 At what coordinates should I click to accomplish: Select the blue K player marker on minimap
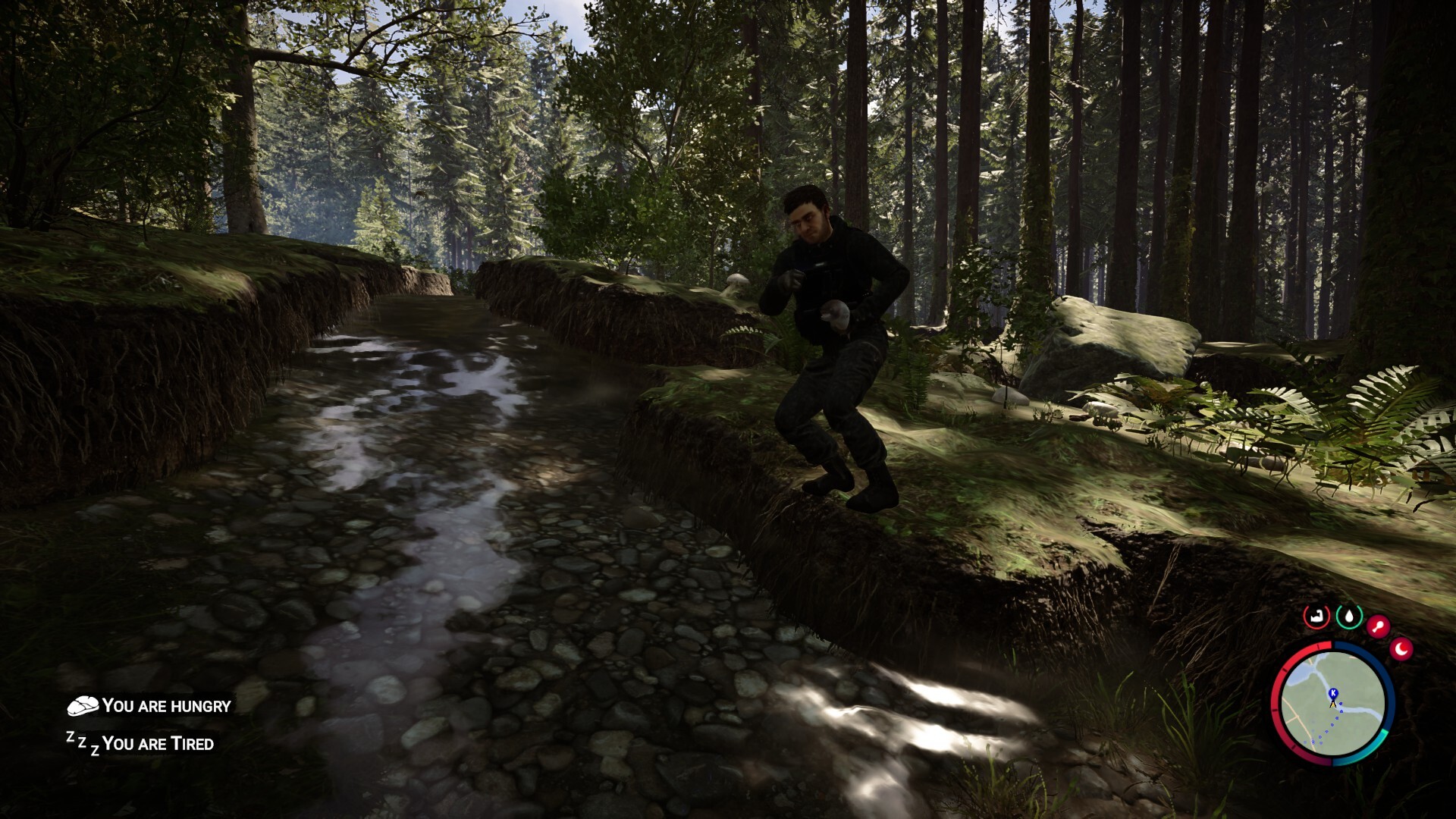tap(1333, 692)
